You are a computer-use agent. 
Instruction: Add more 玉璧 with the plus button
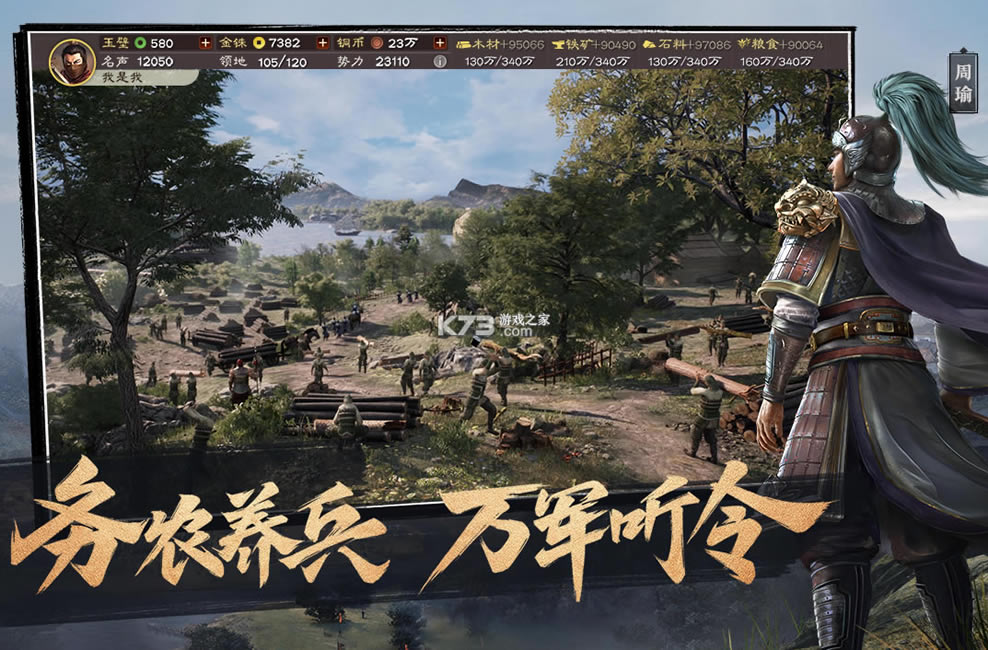pyautogui.click(x=206, y=43)
